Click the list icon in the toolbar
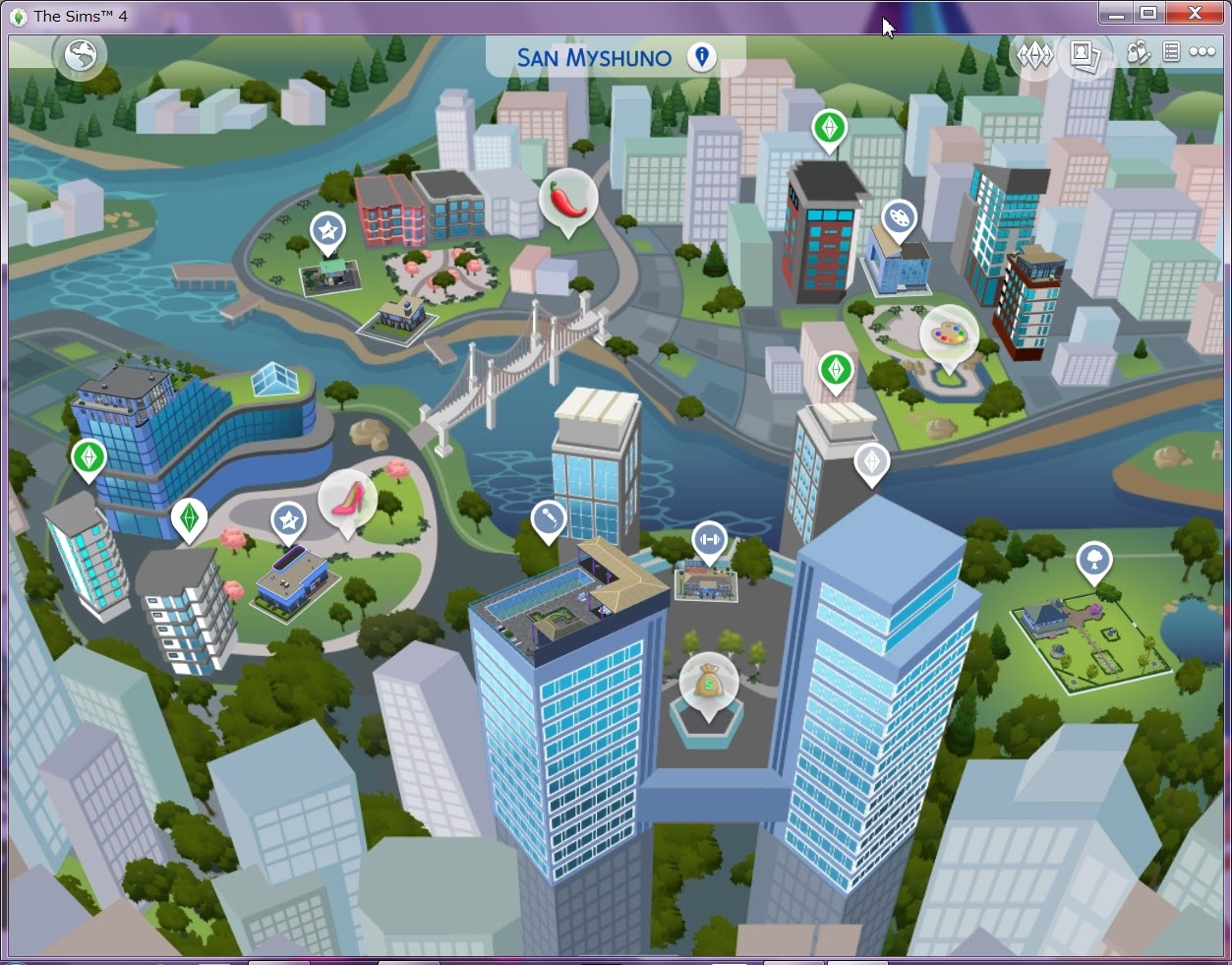This screenshot has height=965, width=1232. 1171,53
